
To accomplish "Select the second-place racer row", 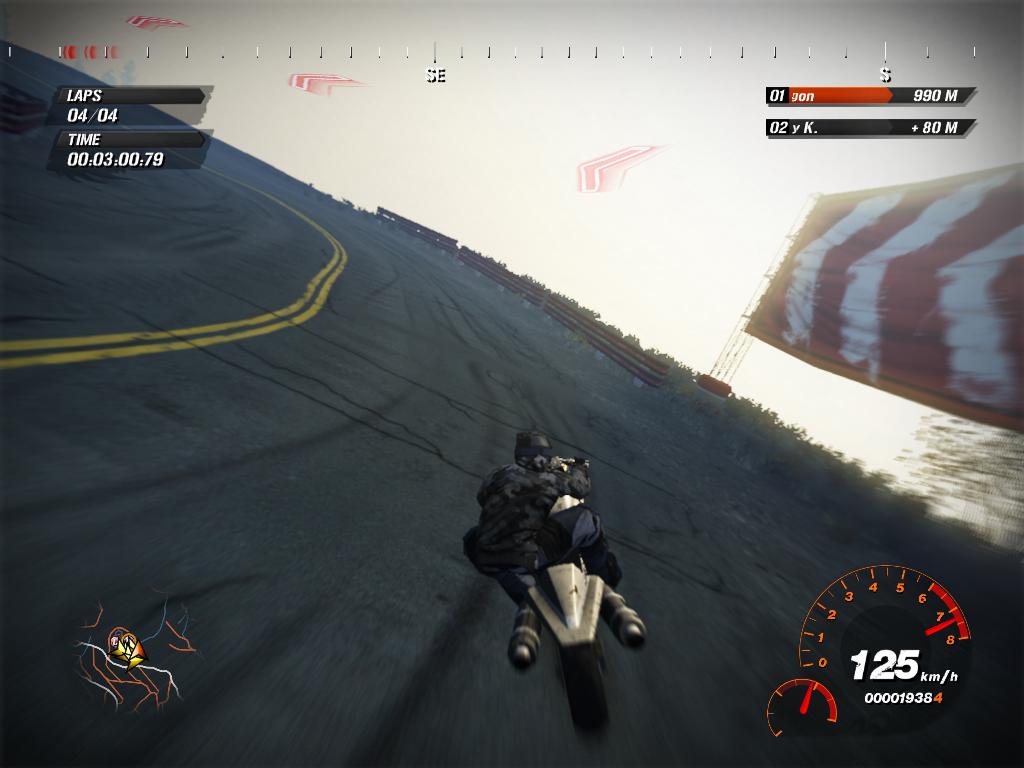I will pos(869,128).
